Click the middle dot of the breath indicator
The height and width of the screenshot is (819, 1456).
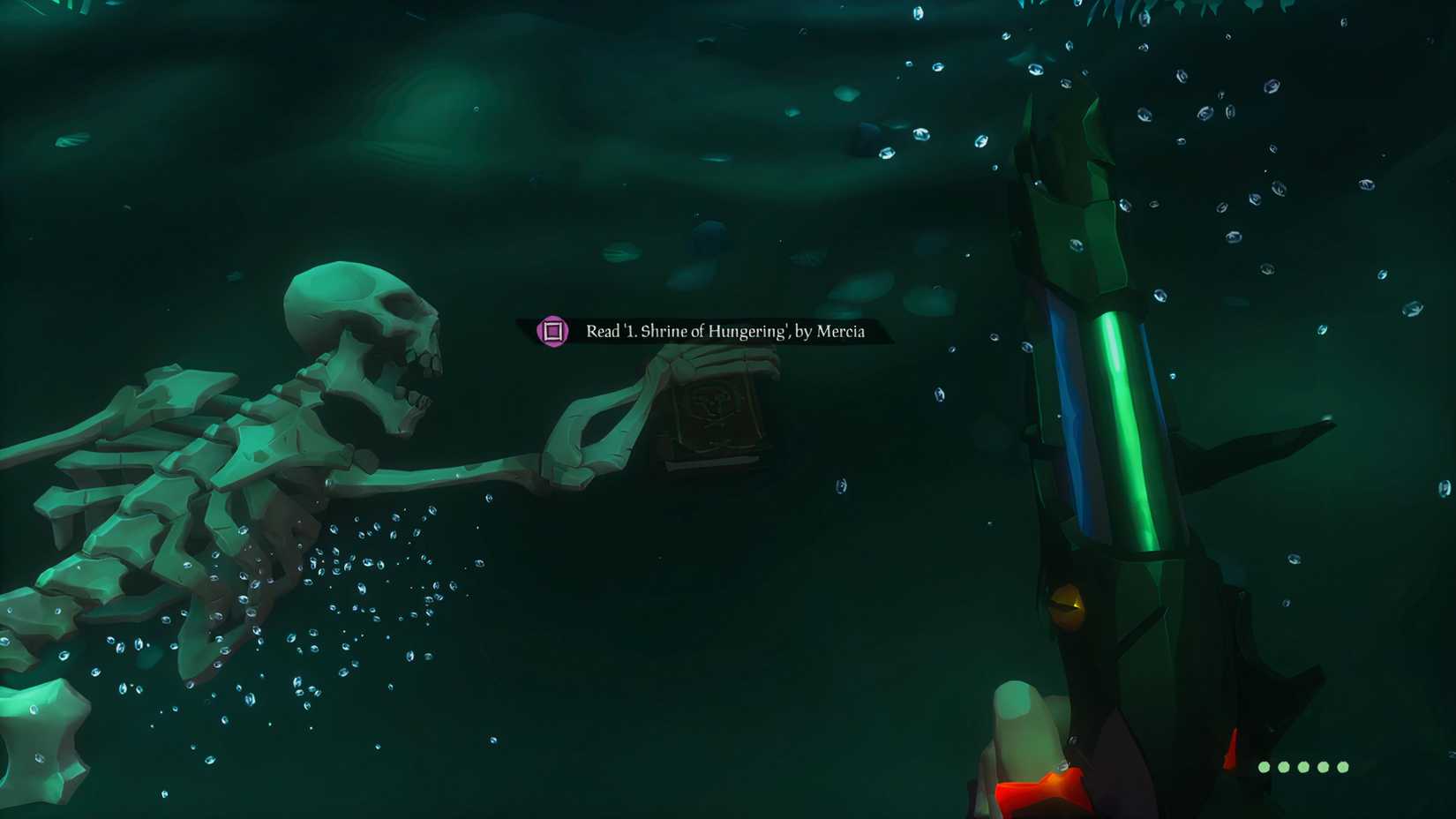(x=1303, y=767)
